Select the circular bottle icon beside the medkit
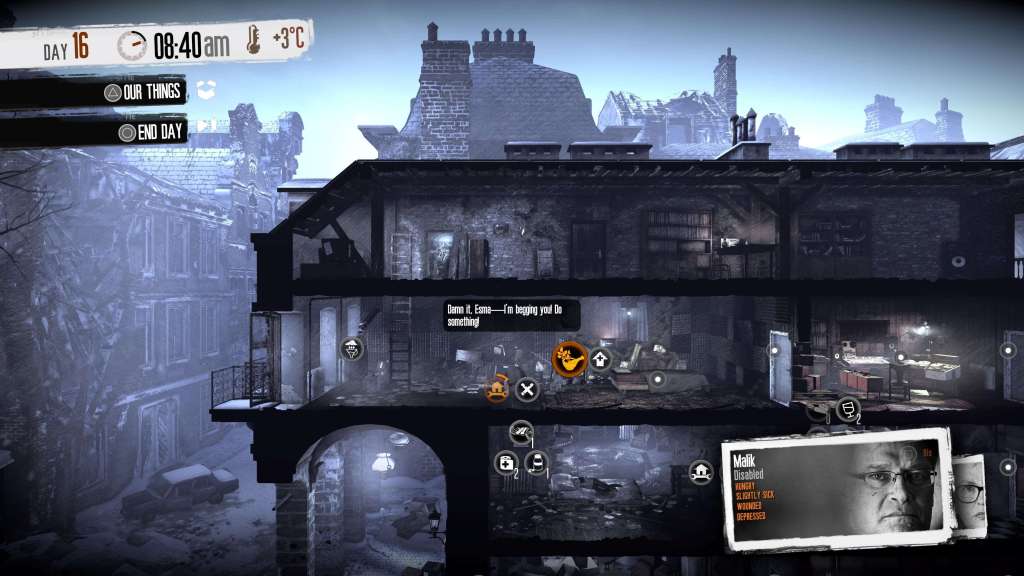1024x576 pixels. click(x=537, y=463)
